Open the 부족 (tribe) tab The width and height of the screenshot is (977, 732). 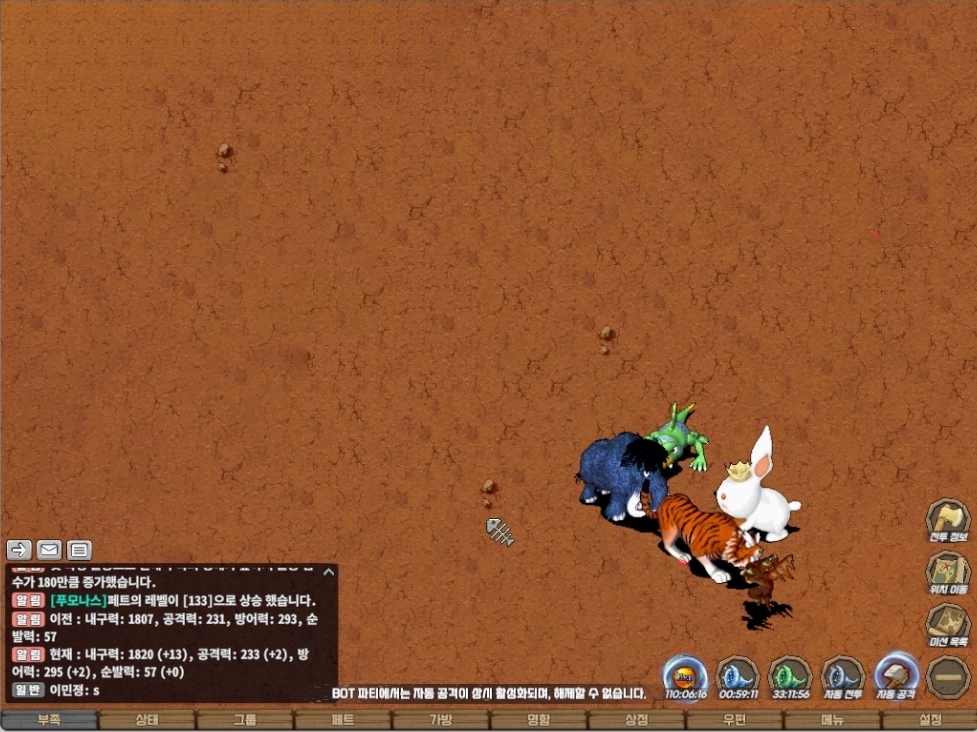(x=49, y=720)
